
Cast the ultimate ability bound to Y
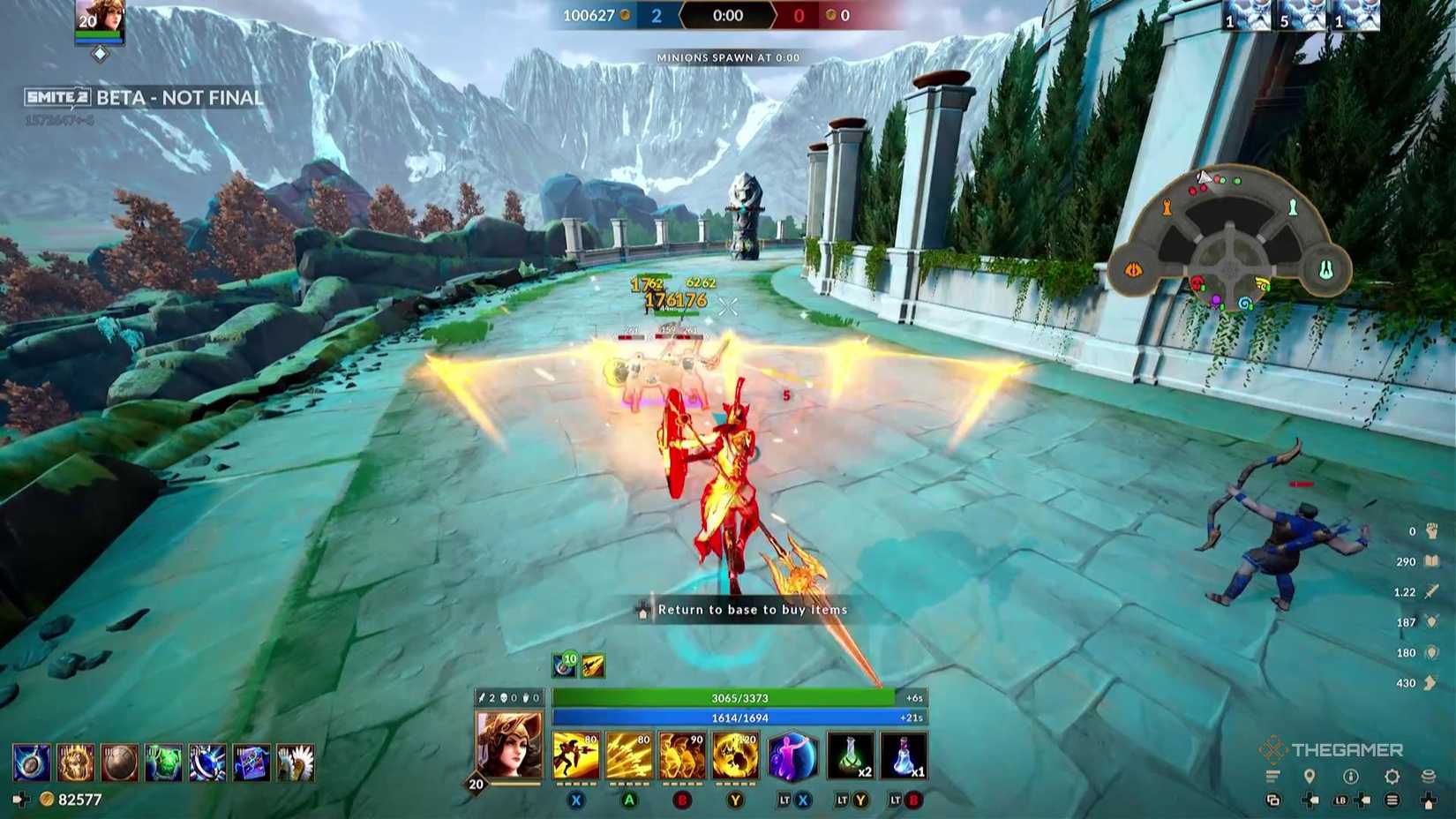tap(735, 757)
